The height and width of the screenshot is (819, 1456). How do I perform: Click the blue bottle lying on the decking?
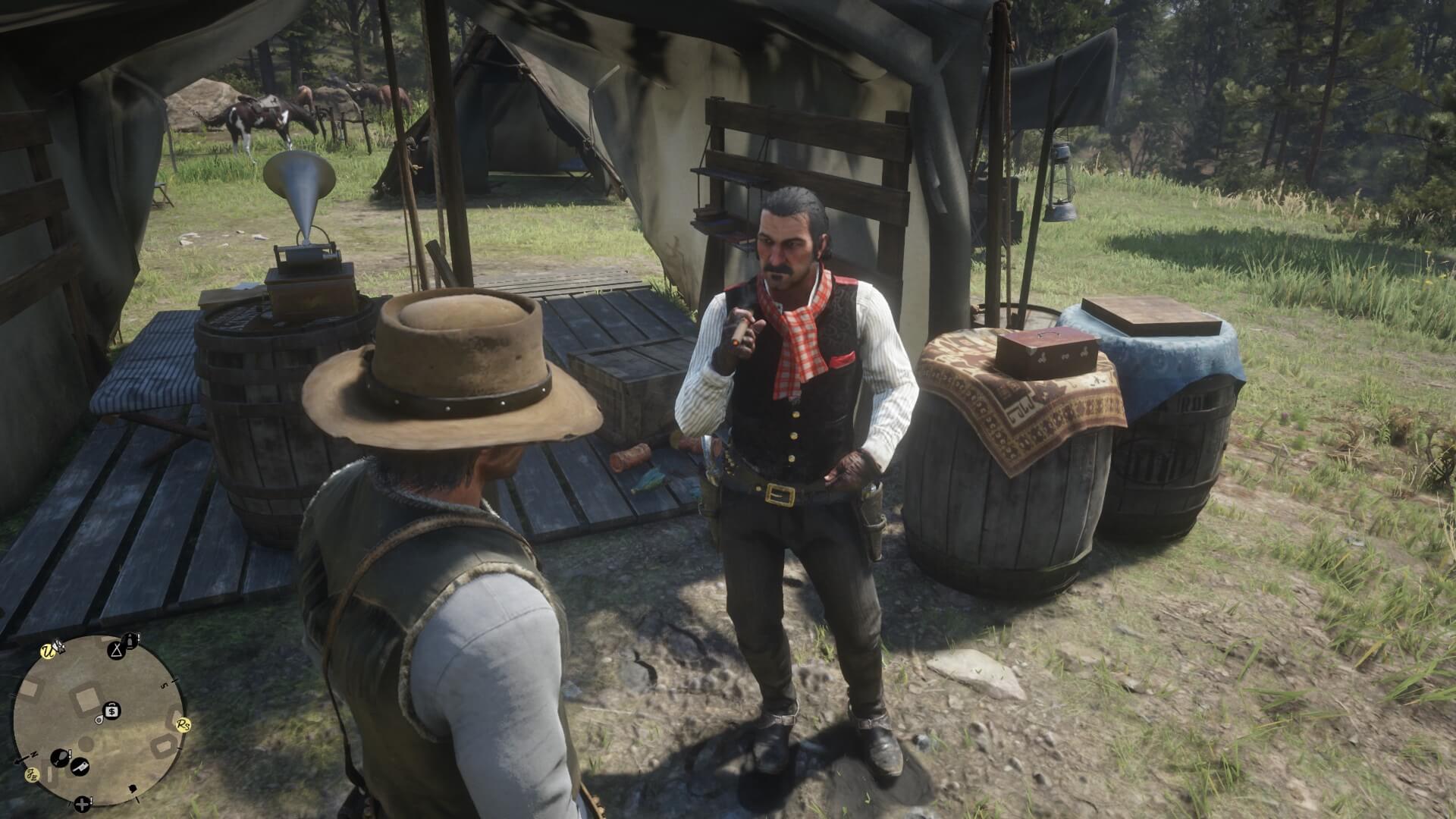652,479
